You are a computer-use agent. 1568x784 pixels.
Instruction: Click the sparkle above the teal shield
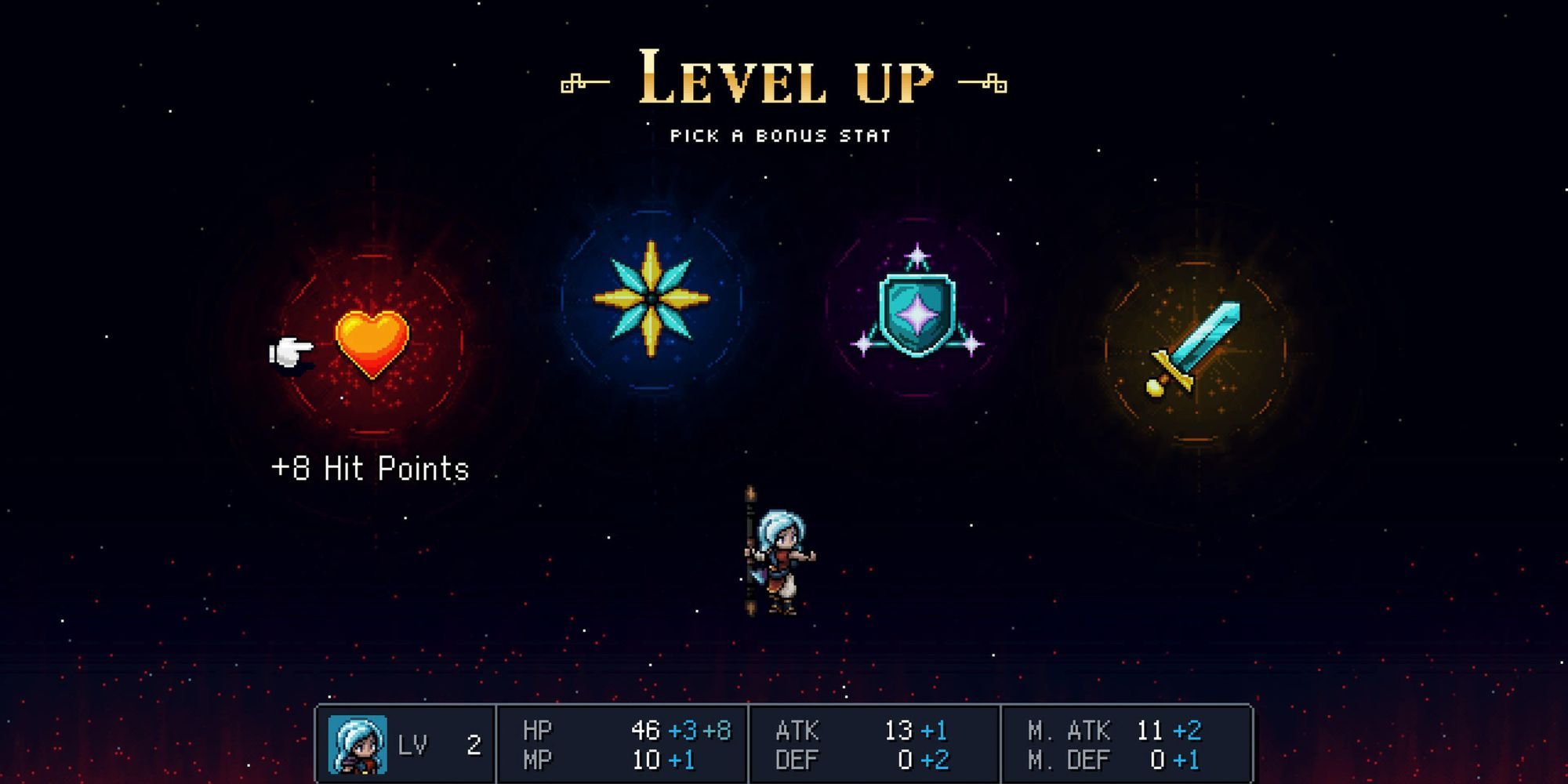coord(919,256)
